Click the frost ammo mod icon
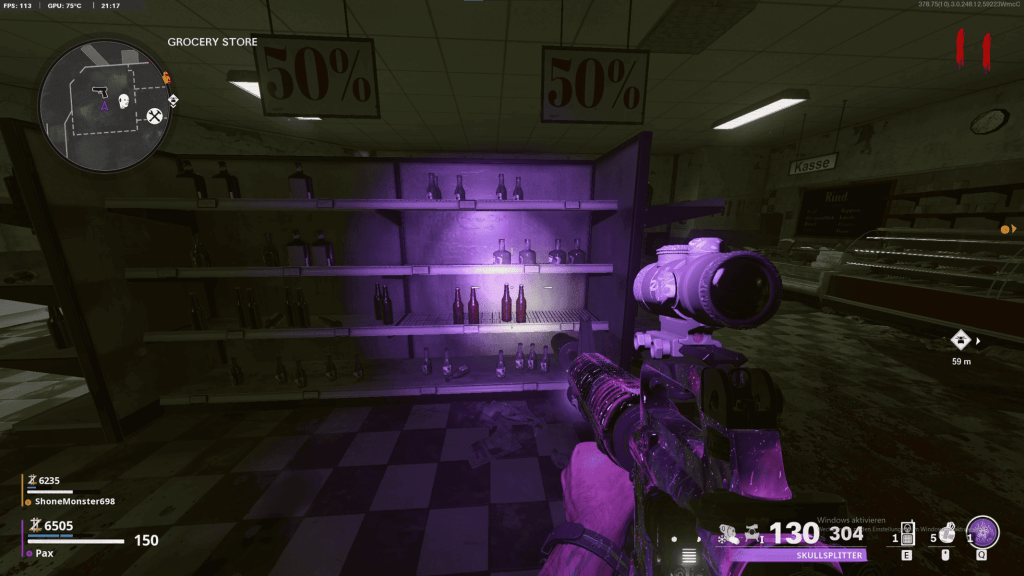 pos(721,539)
